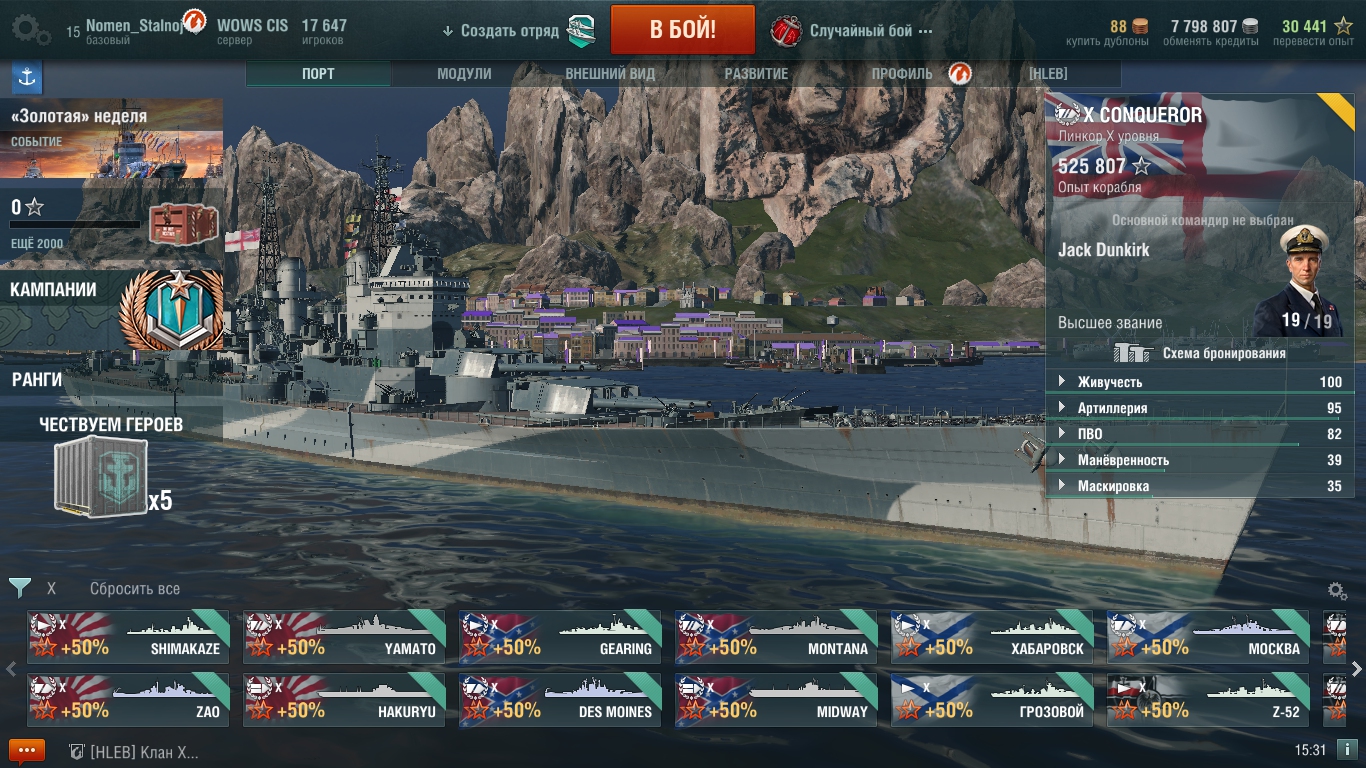Open the orange chat bubble button
Screen dimensions: 1366x768
[x=26, y=751]
